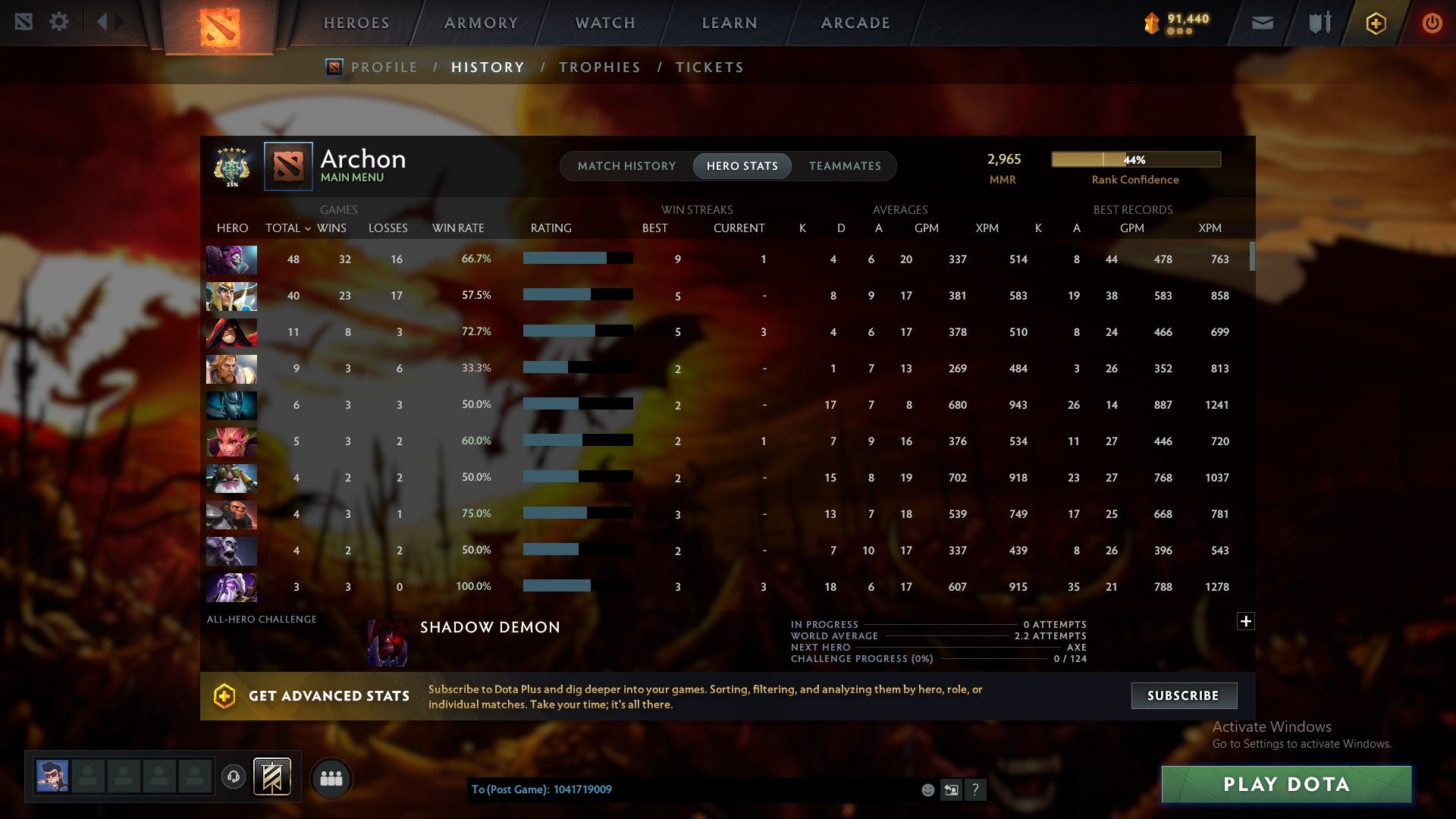The width and height of the screenshot is (1456, 819).
Task: Switch to the Match History tab
Action: (x=626, y=166)
